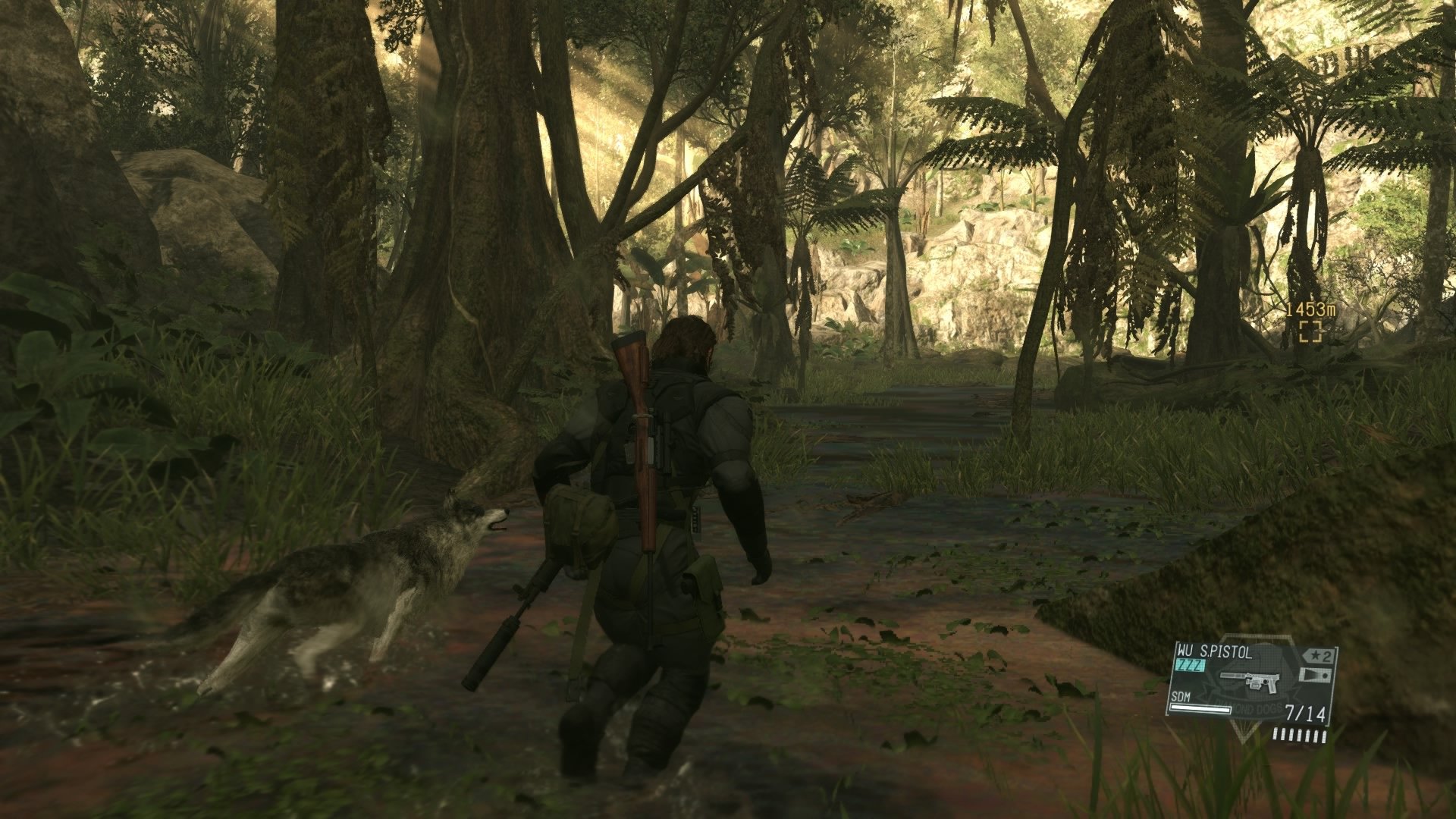
Task: Click the suppressor durability bar
Action: [x=1200, y=709]
